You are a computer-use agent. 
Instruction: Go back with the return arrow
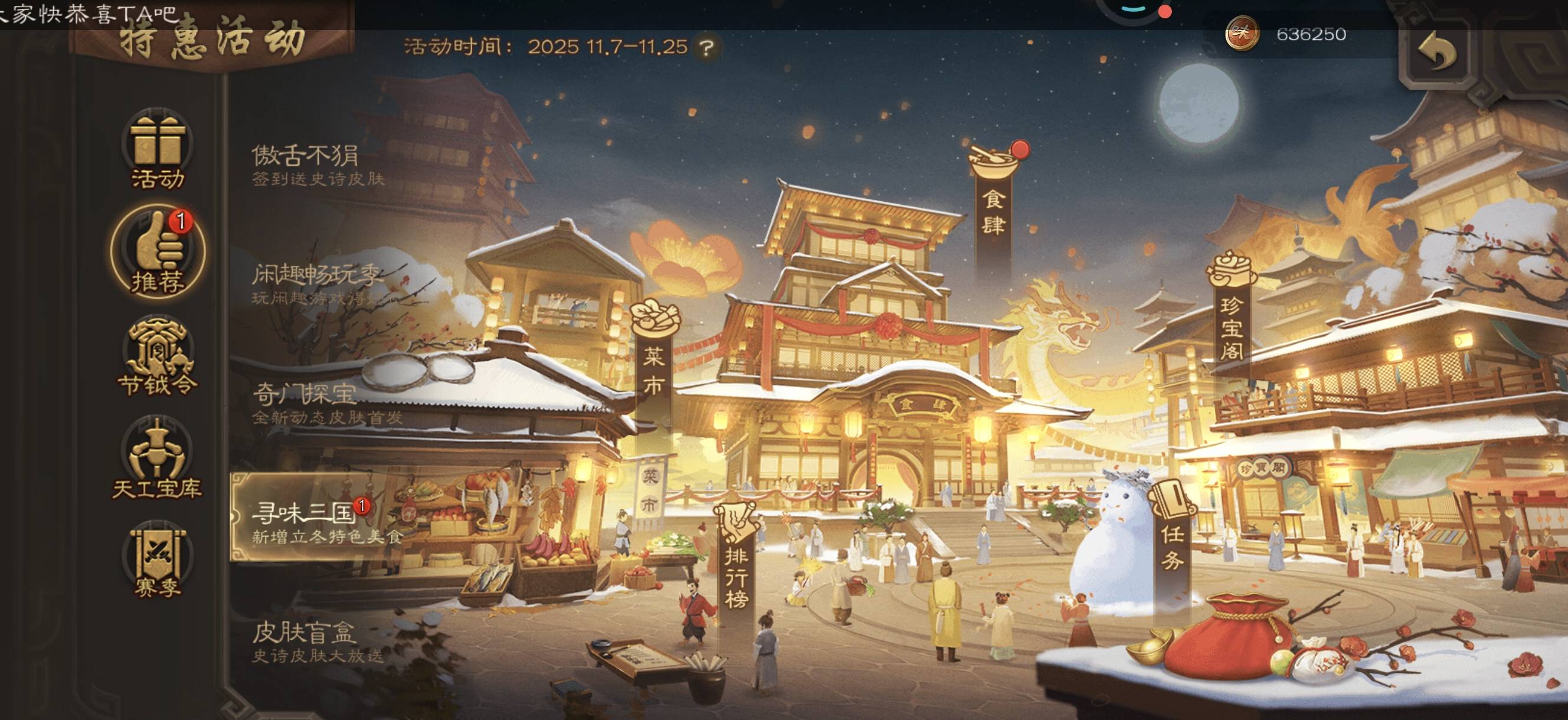click(1436, 53)
